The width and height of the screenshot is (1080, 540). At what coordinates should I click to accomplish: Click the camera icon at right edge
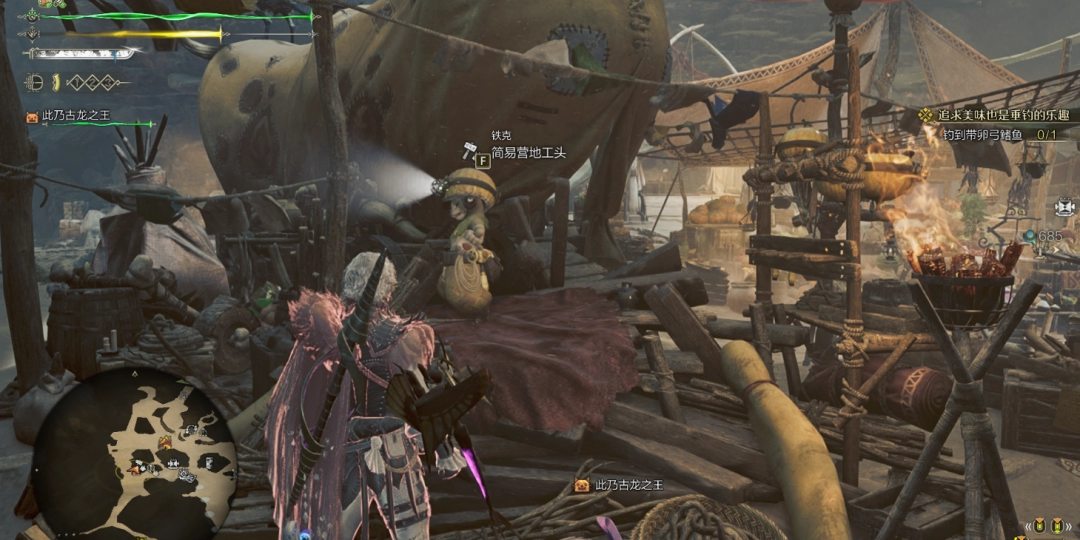point(1064,207)
